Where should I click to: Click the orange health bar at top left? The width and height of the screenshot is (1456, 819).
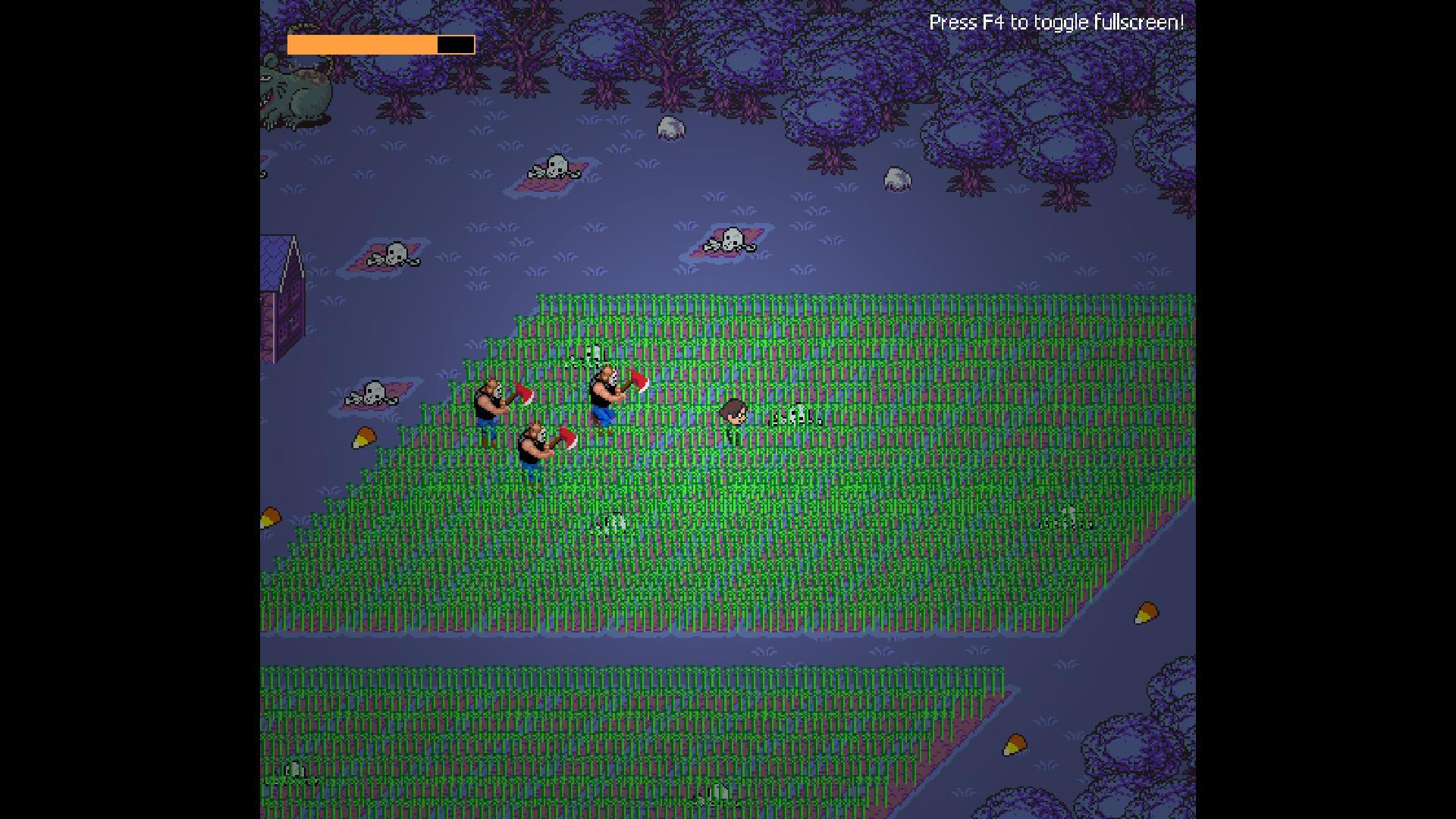coord(356,44)
